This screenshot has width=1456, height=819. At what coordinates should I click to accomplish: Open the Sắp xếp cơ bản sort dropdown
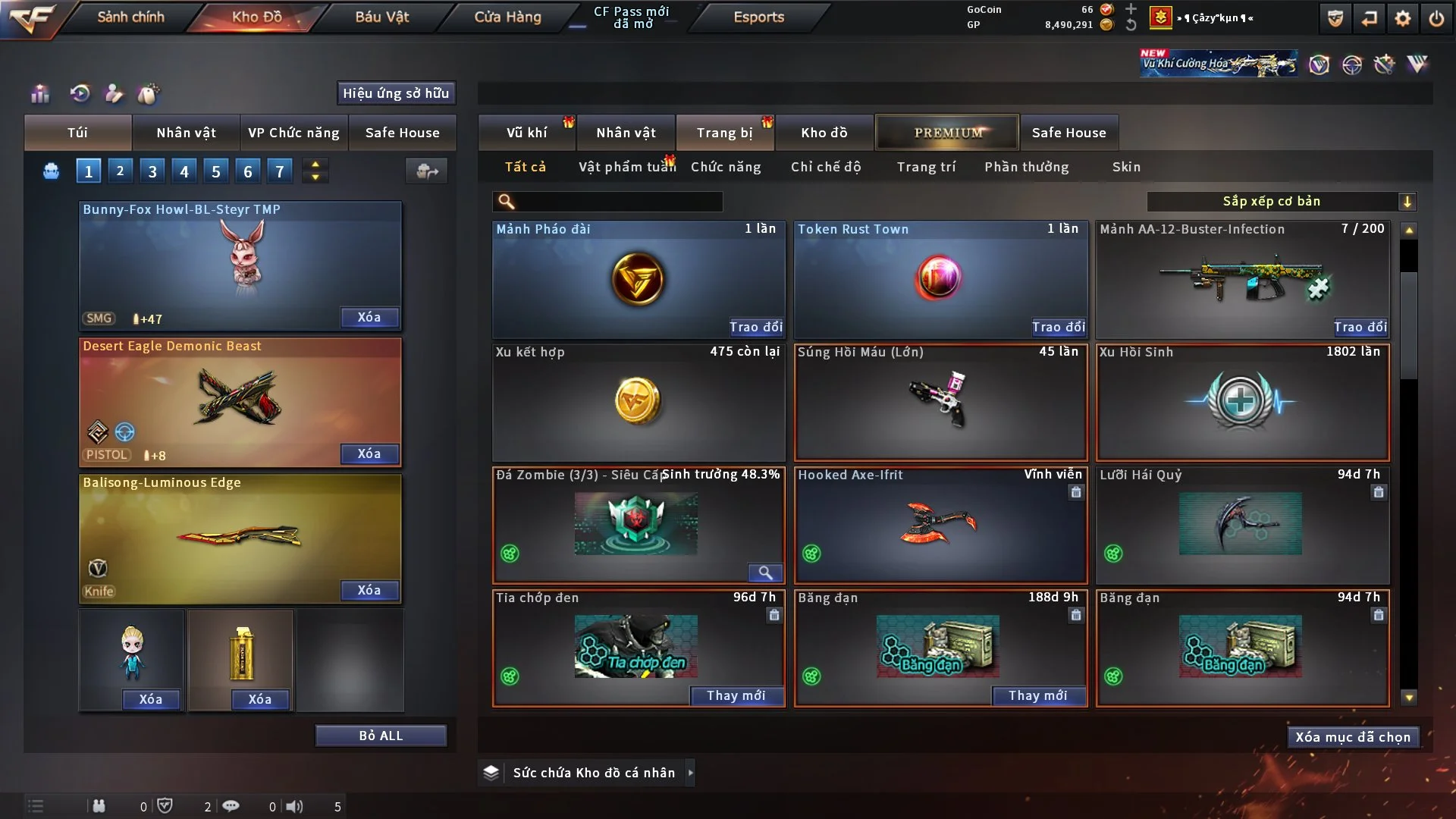pyautogui.click(x=1281, y=201)
